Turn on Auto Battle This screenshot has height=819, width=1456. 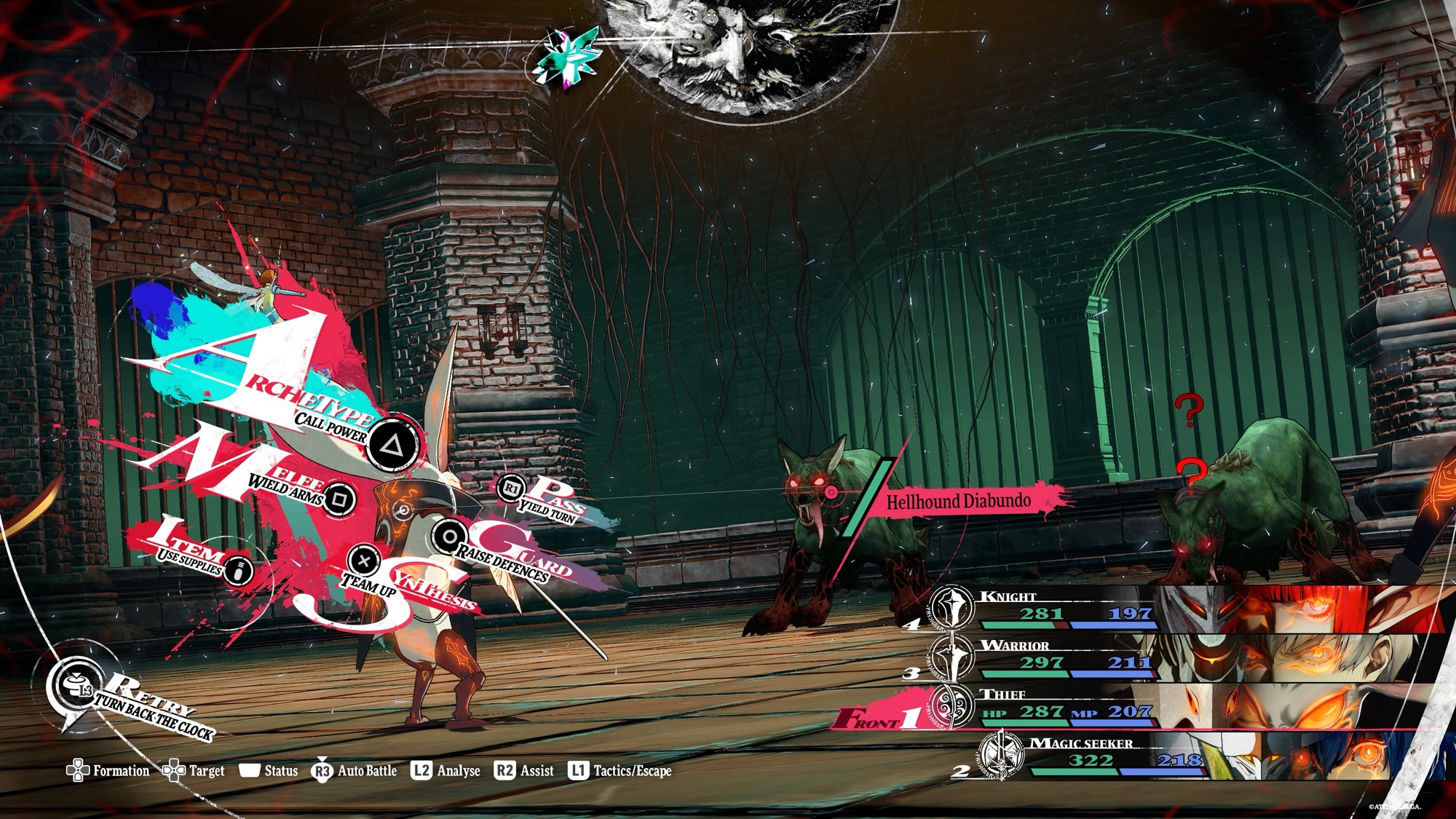coord(355,771)
